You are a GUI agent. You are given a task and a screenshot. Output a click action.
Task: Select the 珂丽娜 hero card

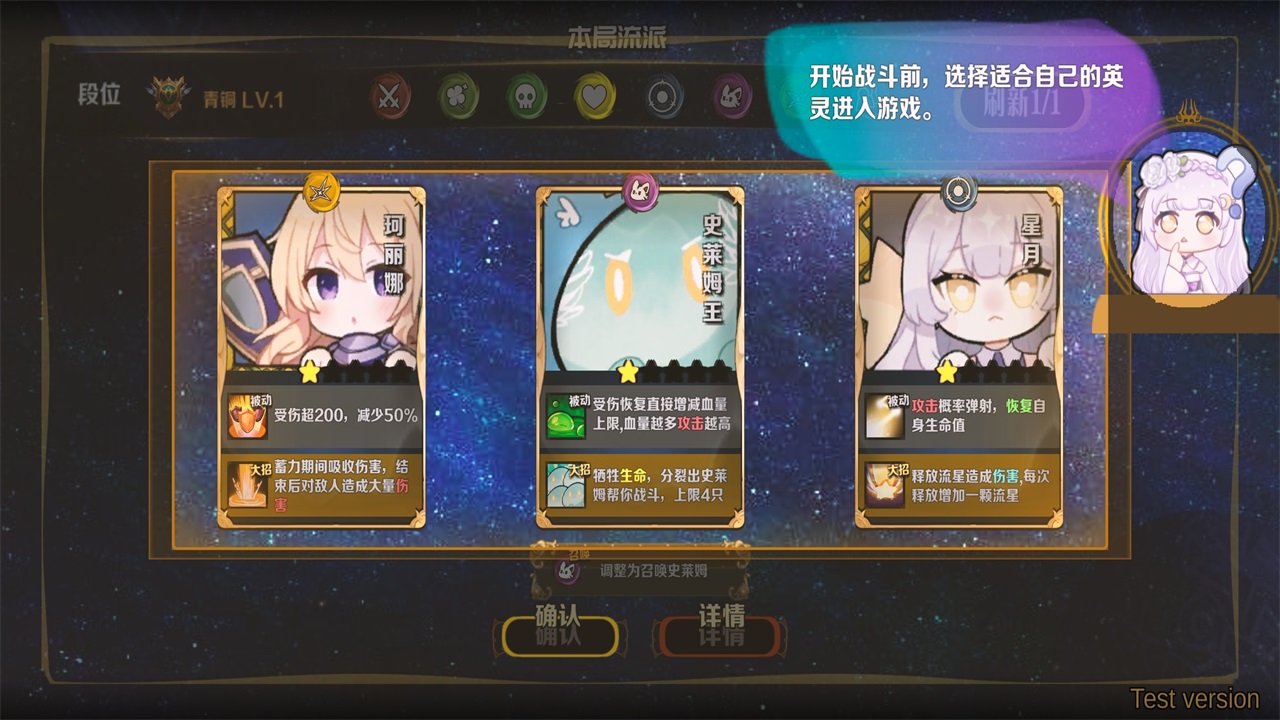pyautogui.click(x=321, y=290)
